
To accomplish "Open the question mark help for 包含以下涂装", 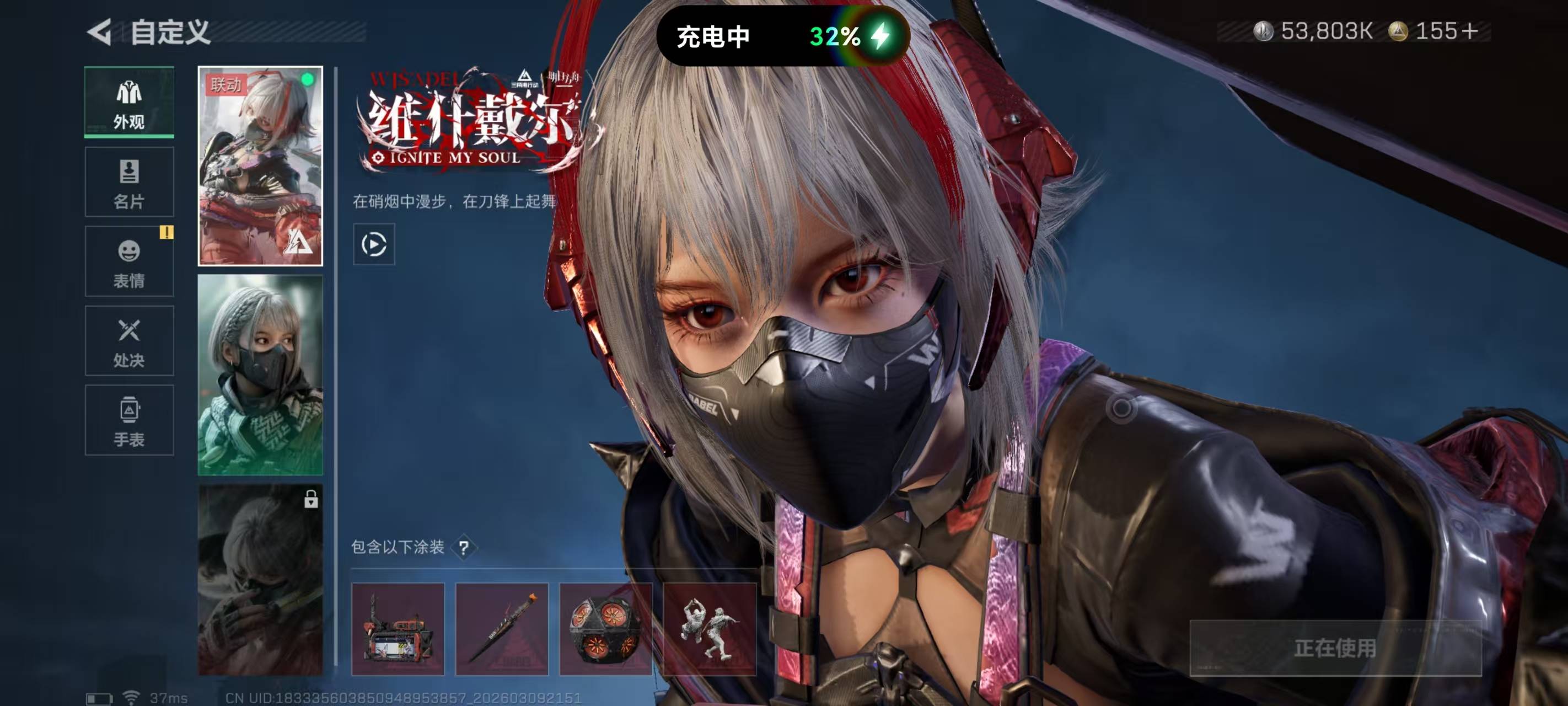I will pos(464,548).
